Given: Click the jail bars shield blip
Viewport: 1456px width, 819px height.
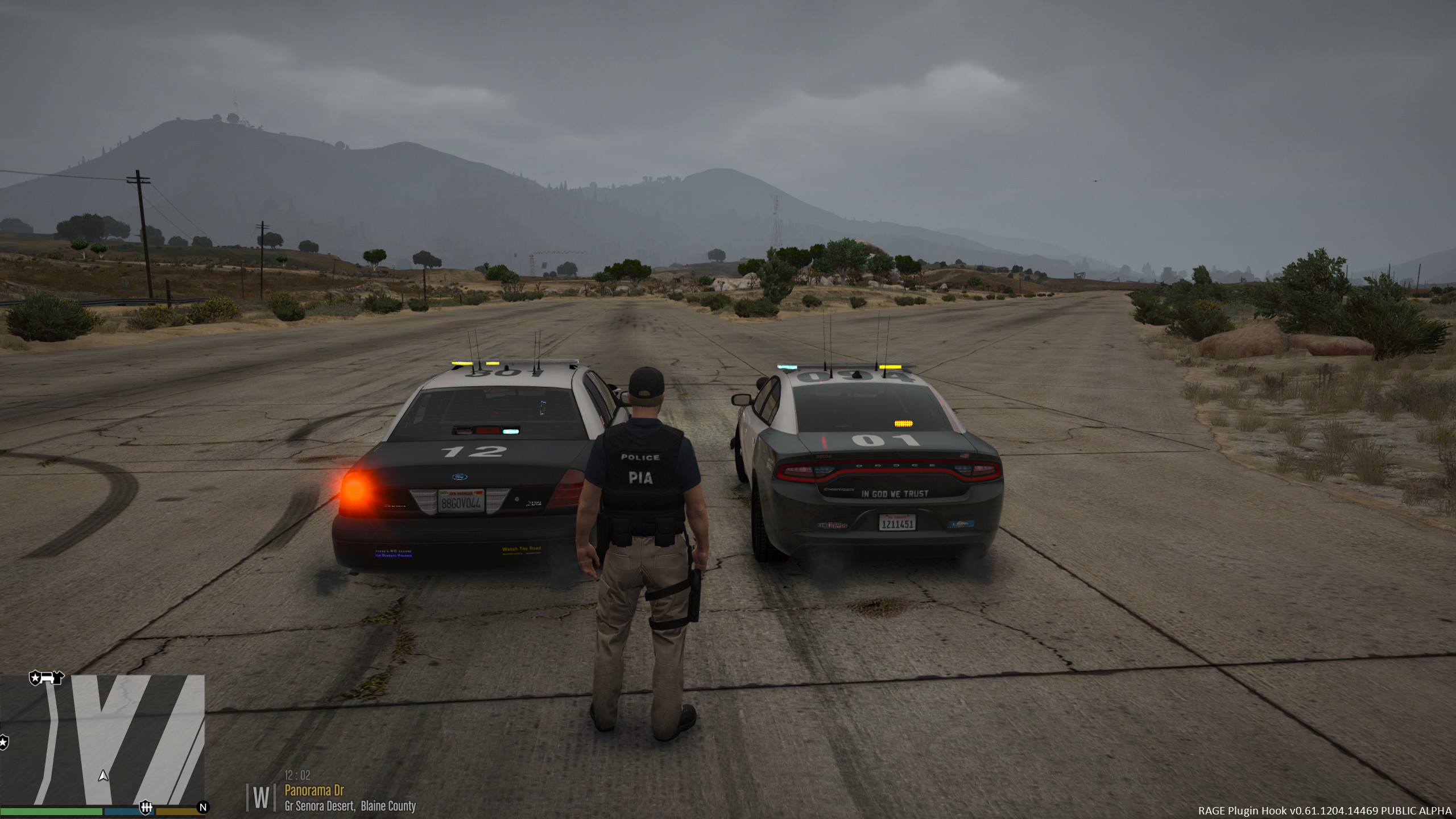Looking at the screenshot, I should point(146,807).
